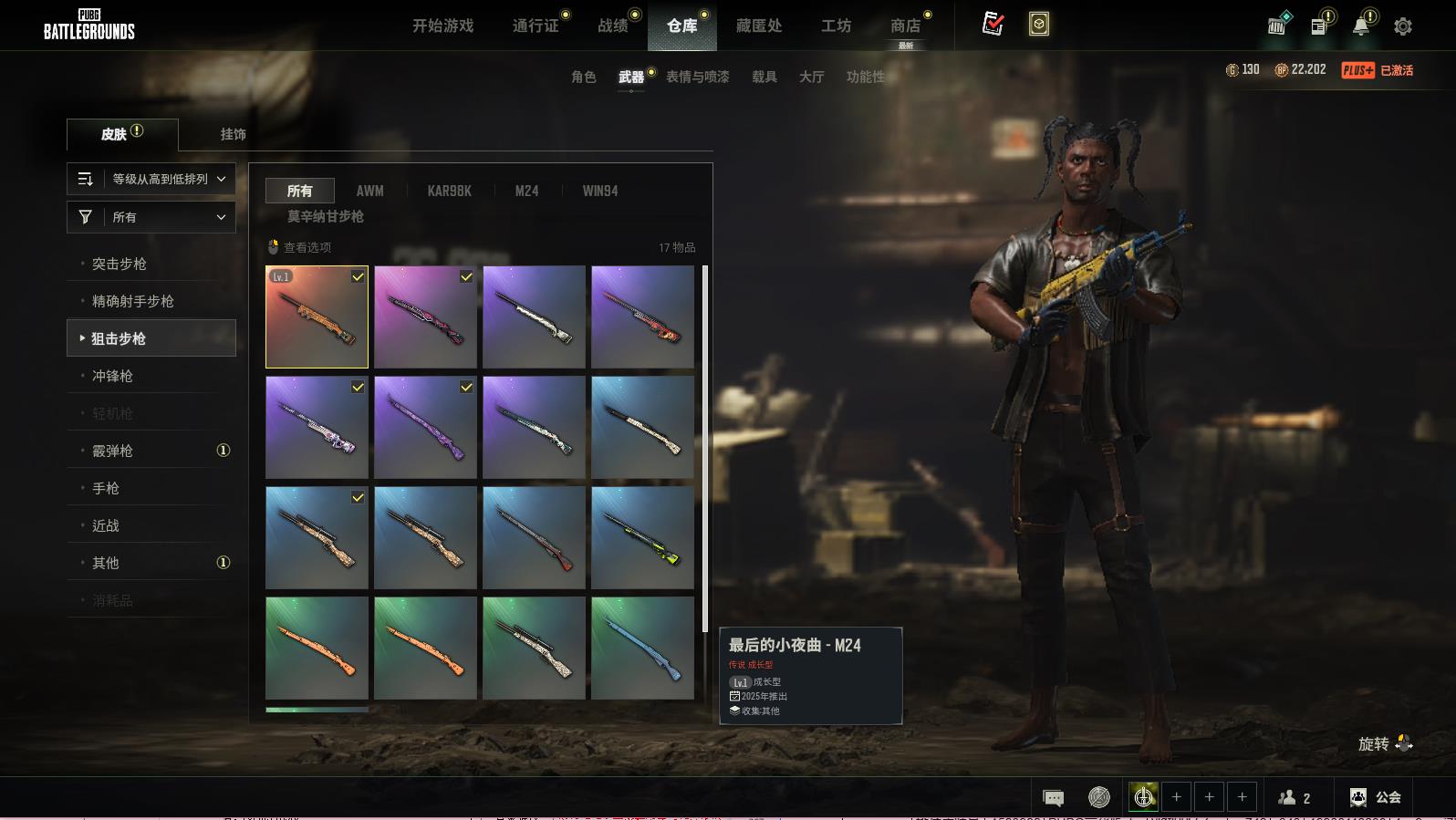Go to the 藏匿处 tab
The height and width of the screenshot is (820, 1456).
coord(759,26)
